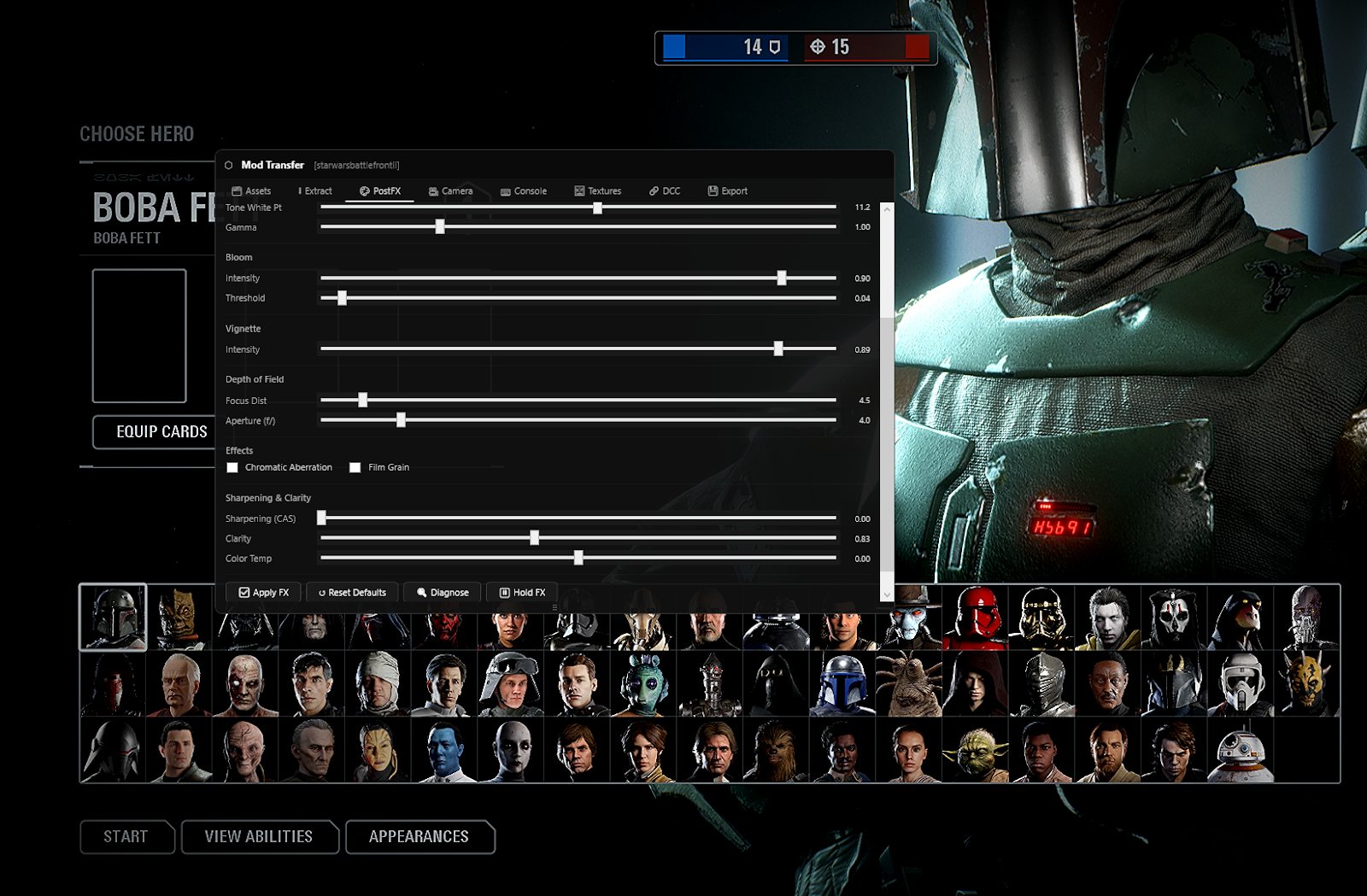This screenshot has width=1367, height=896.
Task: Click the PostFX palette icon
Action: coord(362,191)
